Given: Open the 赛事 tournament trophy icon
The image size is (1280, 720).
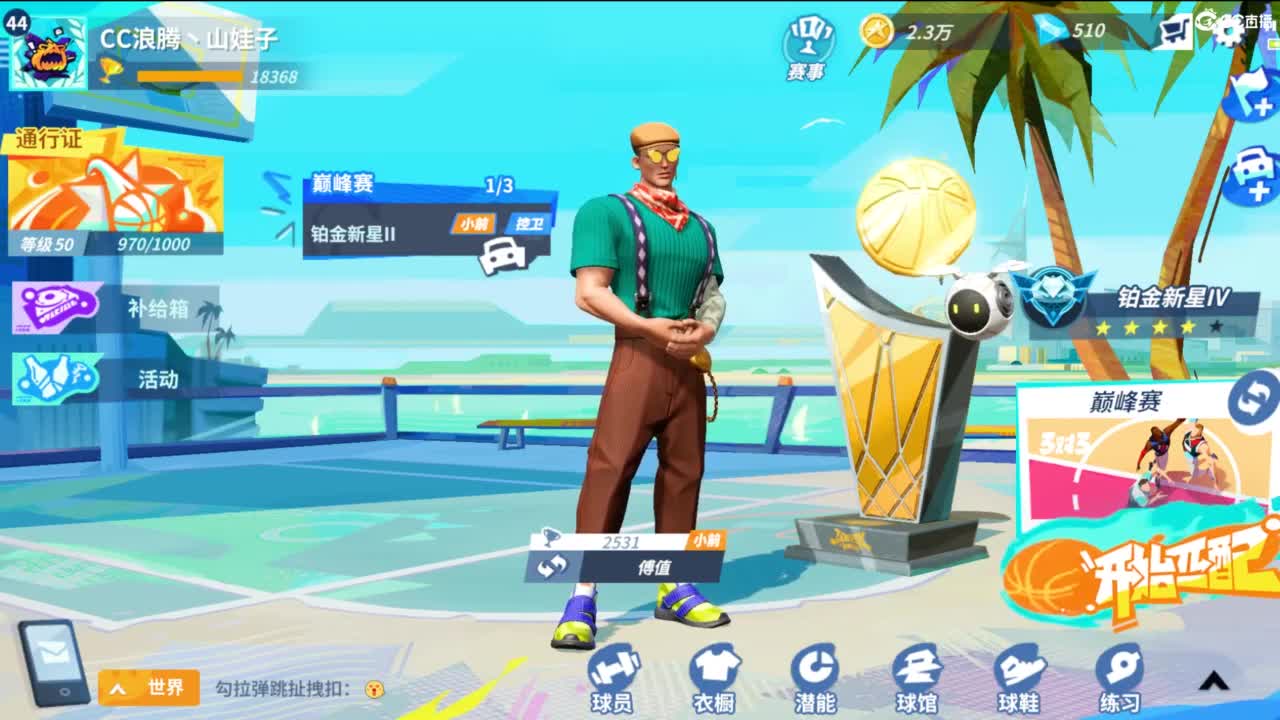Looking at the screenshot, I should point(805,40).
